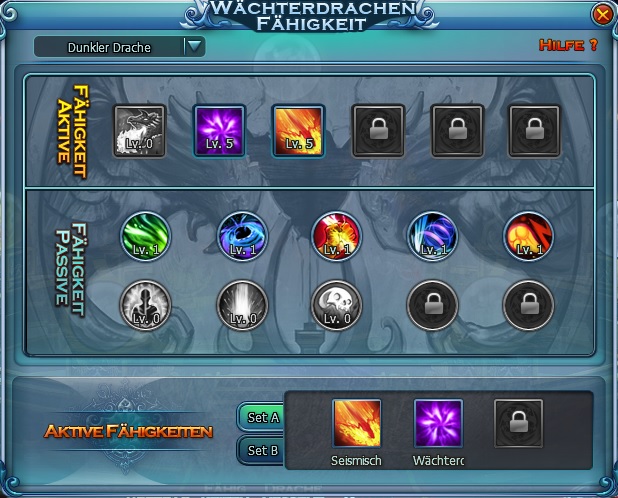This screenshot has height=498, width=618.
Task: Select the grey dragon Lv. 0 active skill
Action: [x=139, y=130]
